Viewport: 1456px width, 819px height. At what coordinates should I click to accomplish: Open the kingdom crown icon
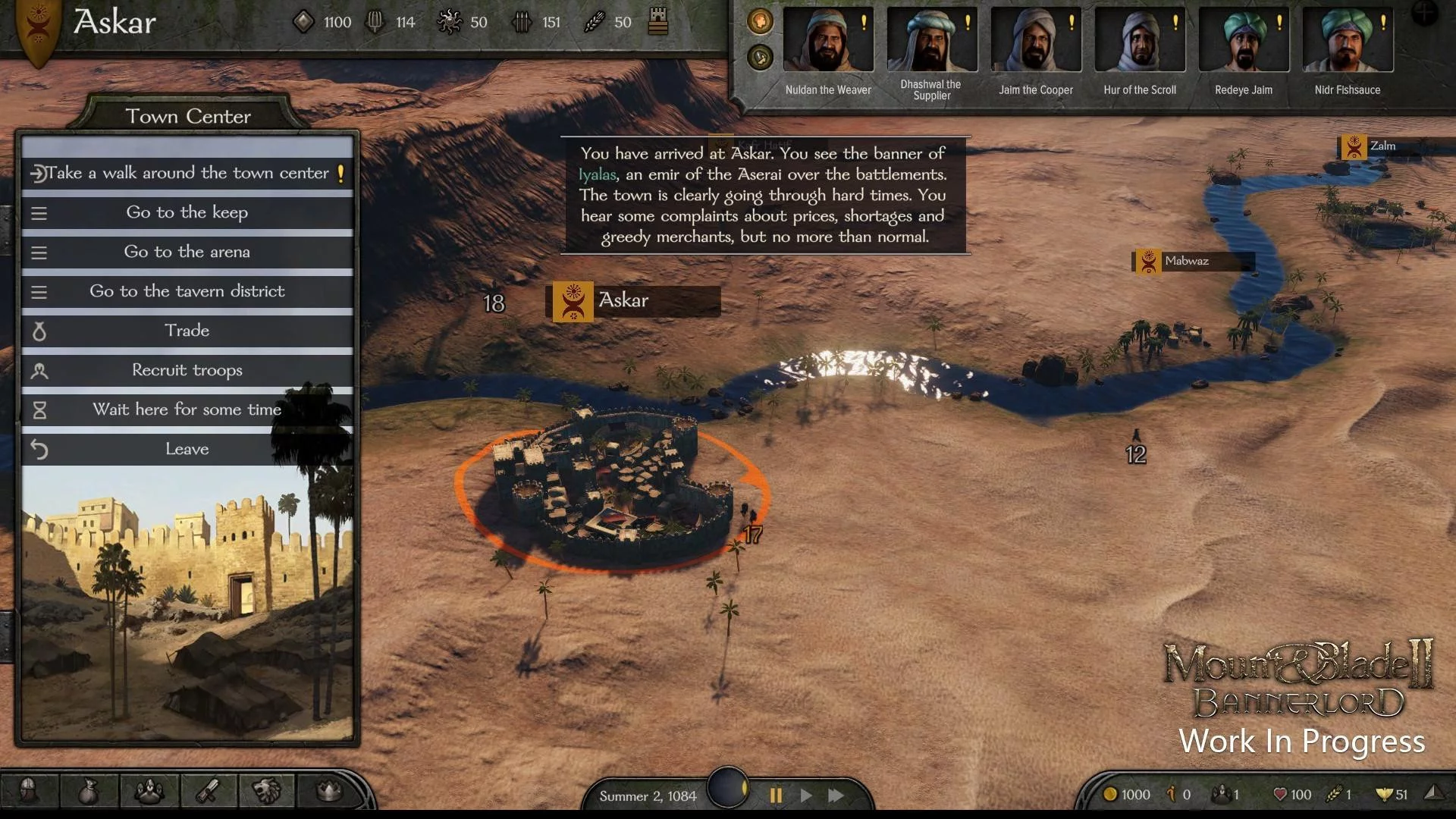pos(328,792)
